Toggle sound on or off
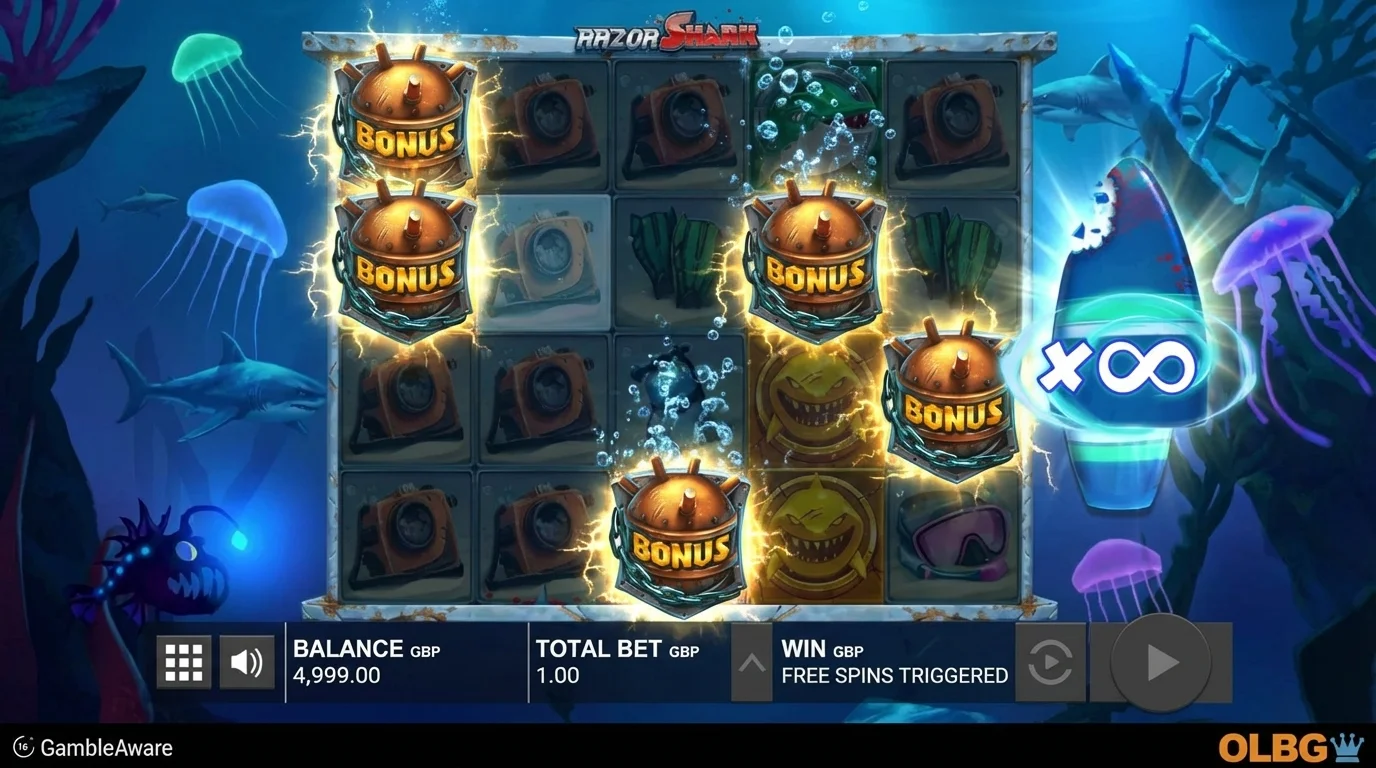The width and height of the screenshot is (1376, 768). tap(248, 661)
